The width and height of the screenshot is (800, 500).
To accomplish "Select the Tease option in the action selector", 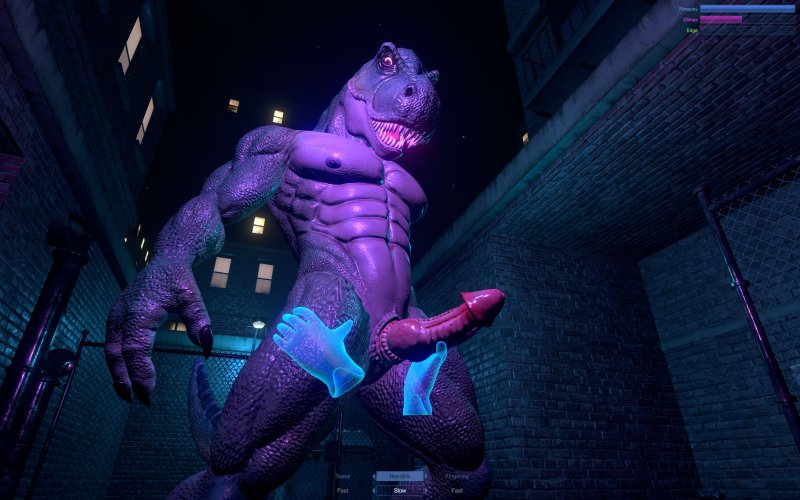I will 343,477.
